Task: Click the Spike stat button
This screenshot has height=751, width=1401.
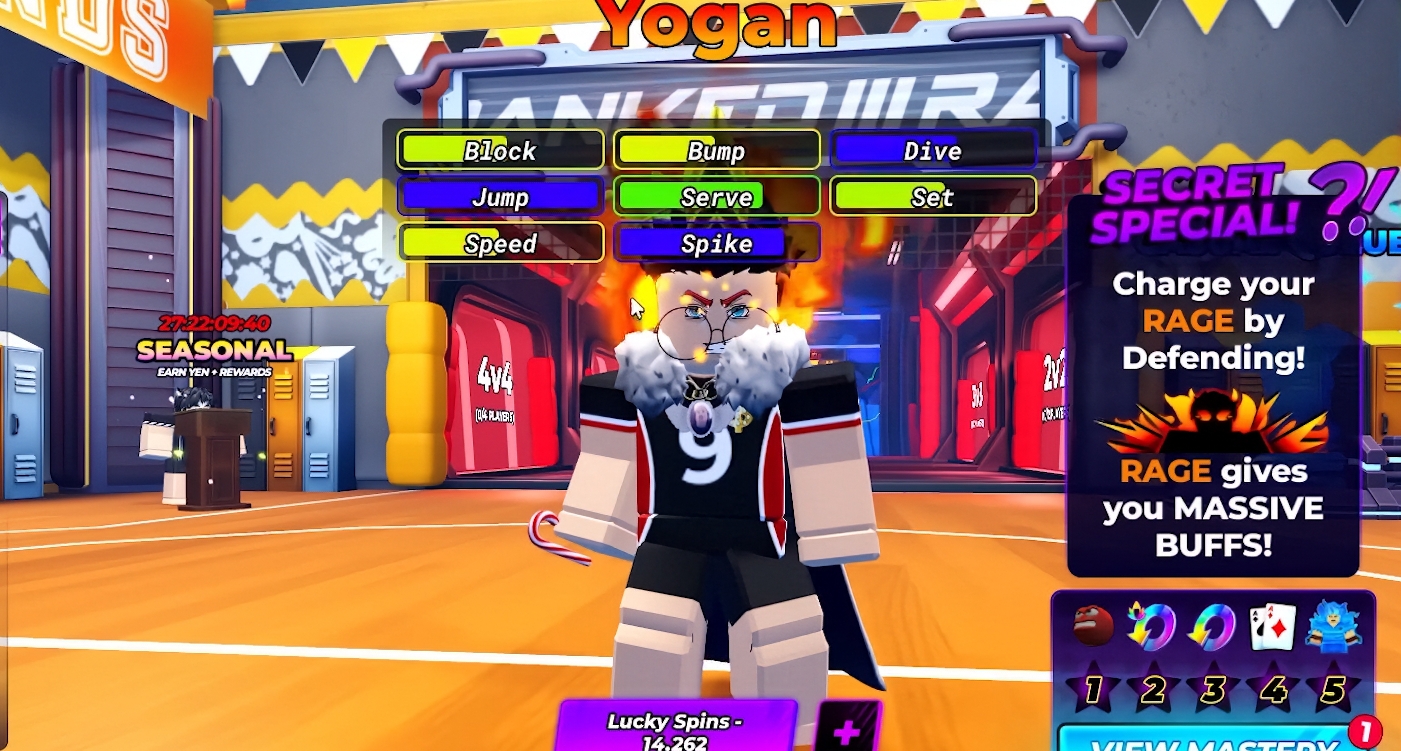Action: [717, 243]
